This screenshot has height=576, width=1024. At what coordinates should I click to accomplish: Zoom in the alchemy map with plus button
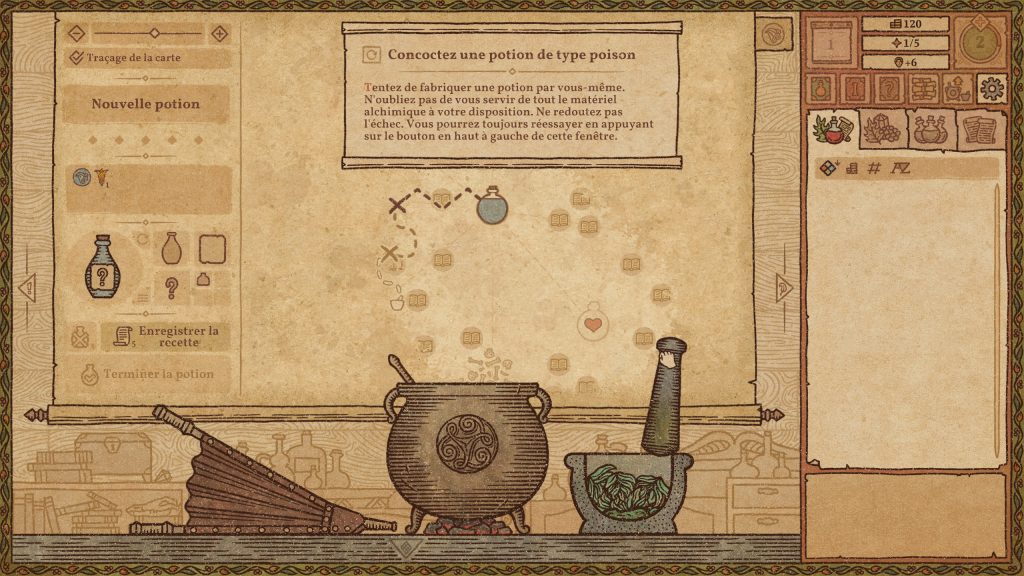tap(219, 33)
